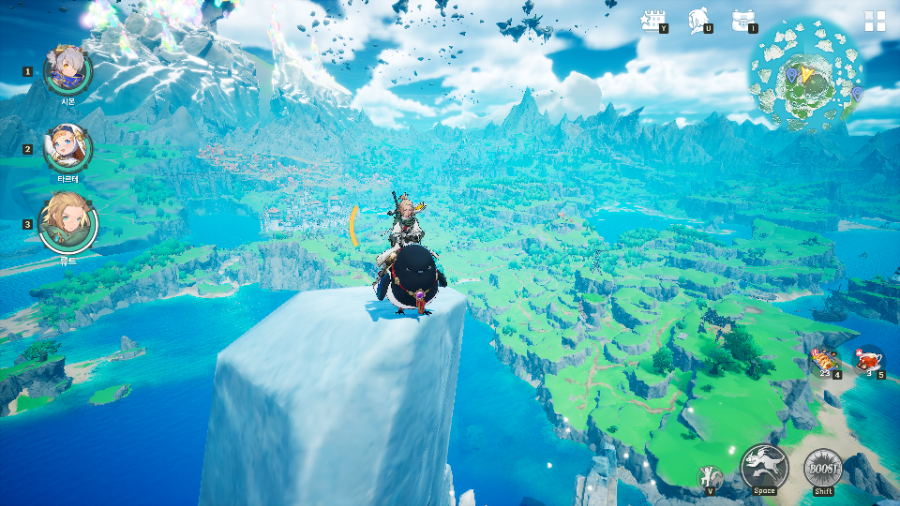Open the calendar events icon
The image size is (900, 506).
point(654,21)
